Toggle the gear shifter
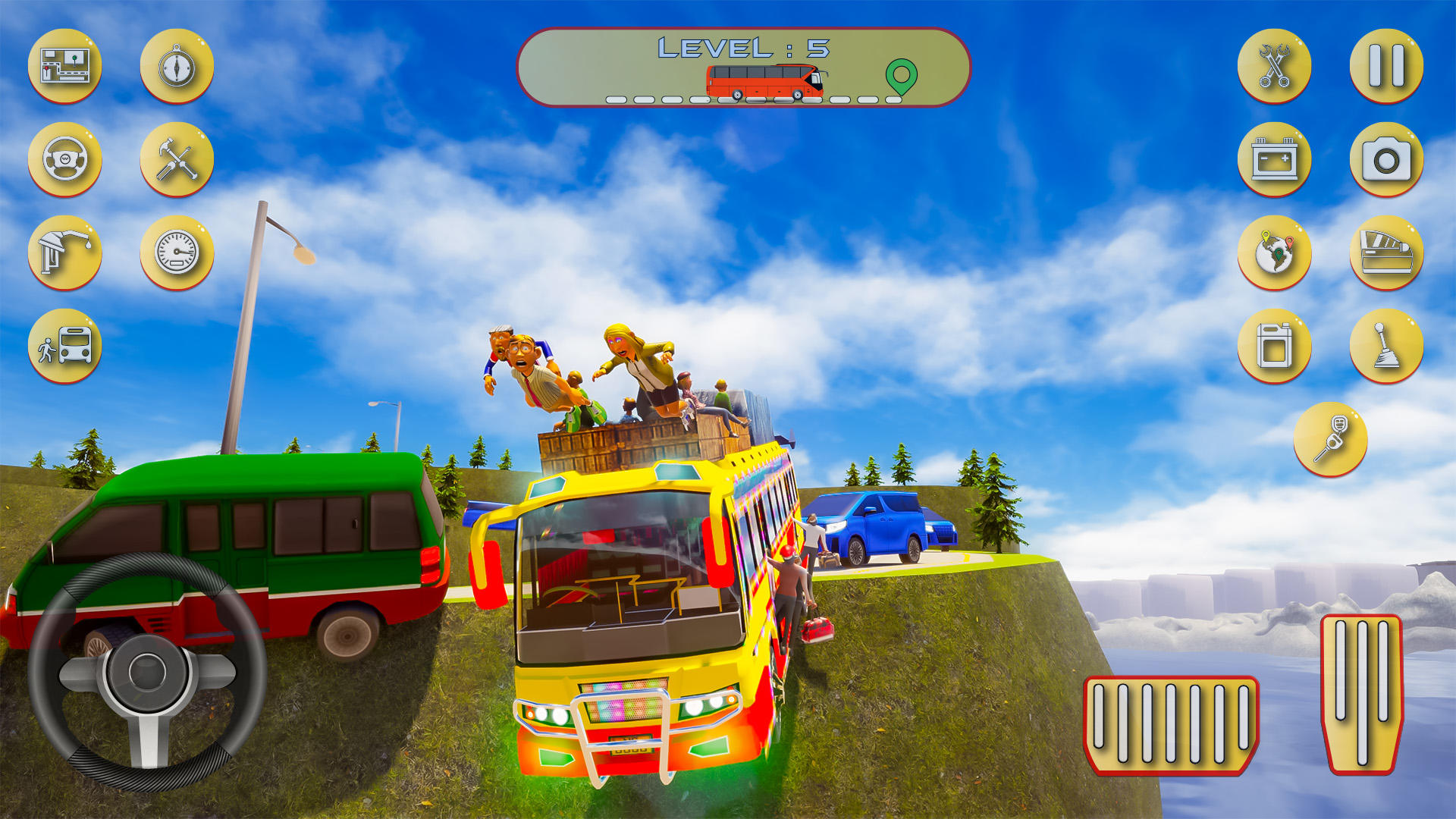1456x819 pixels. click(1387, 347)
